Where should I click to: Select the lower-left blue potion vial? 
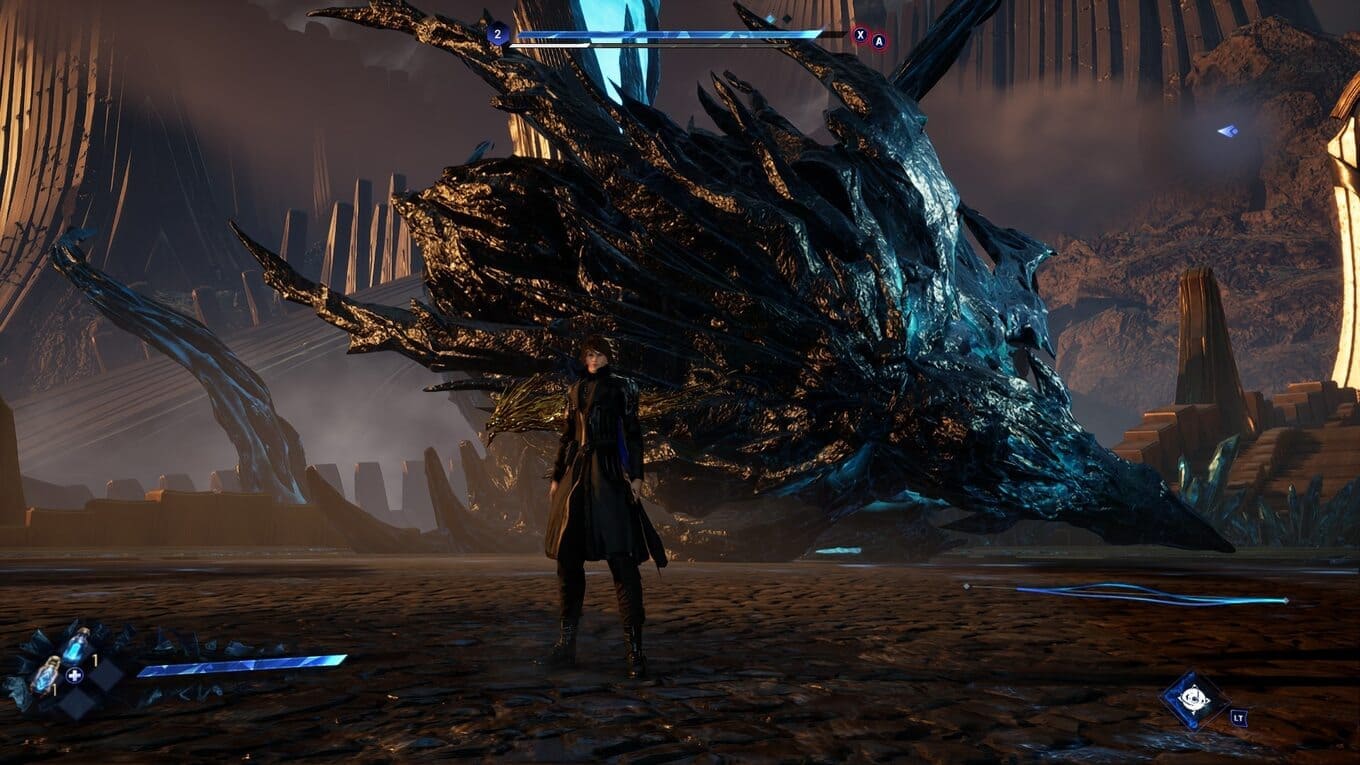click(x=46, y=675)
